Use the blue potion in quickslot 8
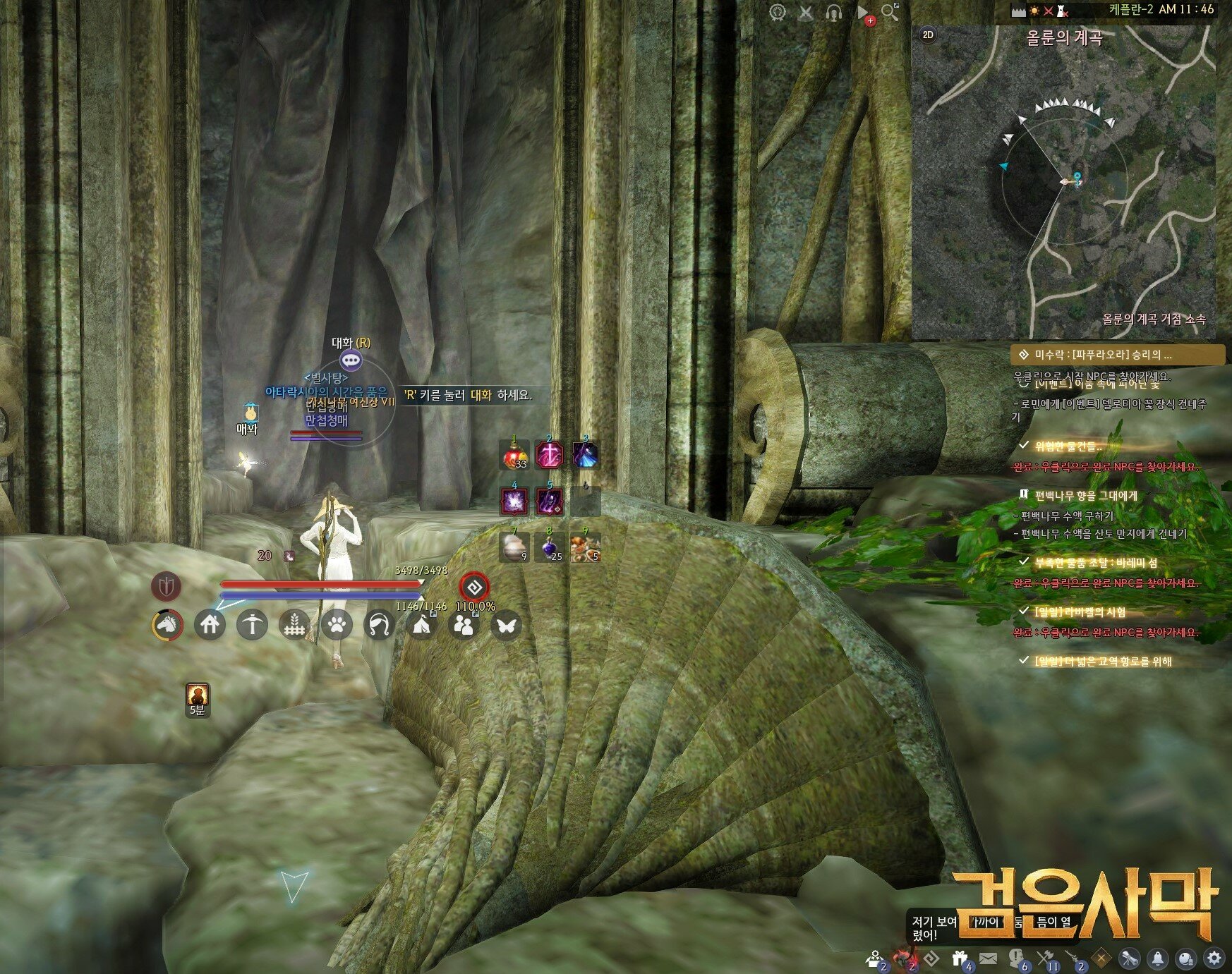This screenshot has width=1232, height=974. [550, 547]
